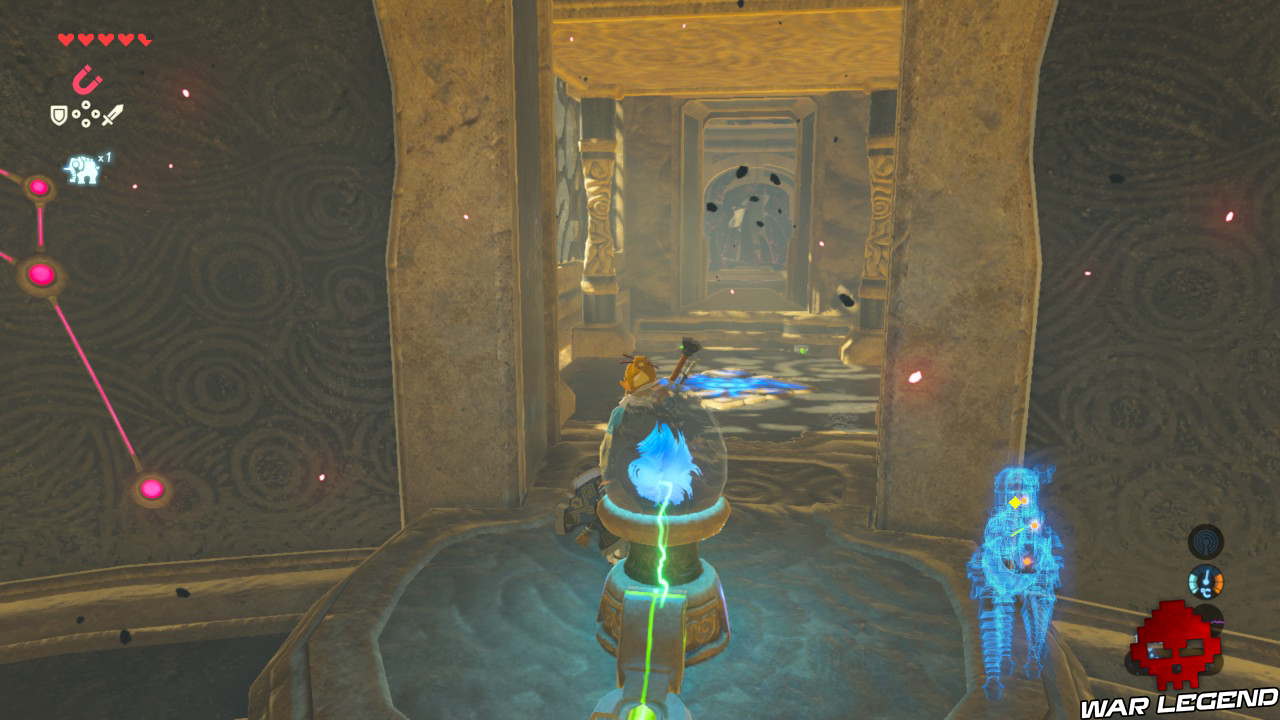This screenshot has width=1280, height=720.
Task: Toggle the right arrow on the d-pad cluster
Action: (94, 114)
